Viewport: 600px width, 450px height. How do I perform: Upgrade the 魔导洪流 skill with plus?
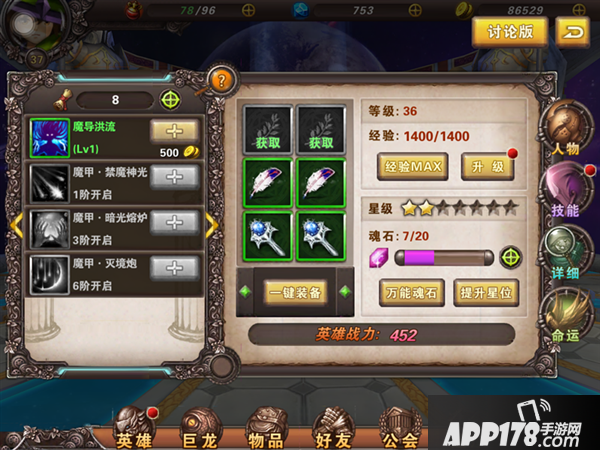pos(174,131)
